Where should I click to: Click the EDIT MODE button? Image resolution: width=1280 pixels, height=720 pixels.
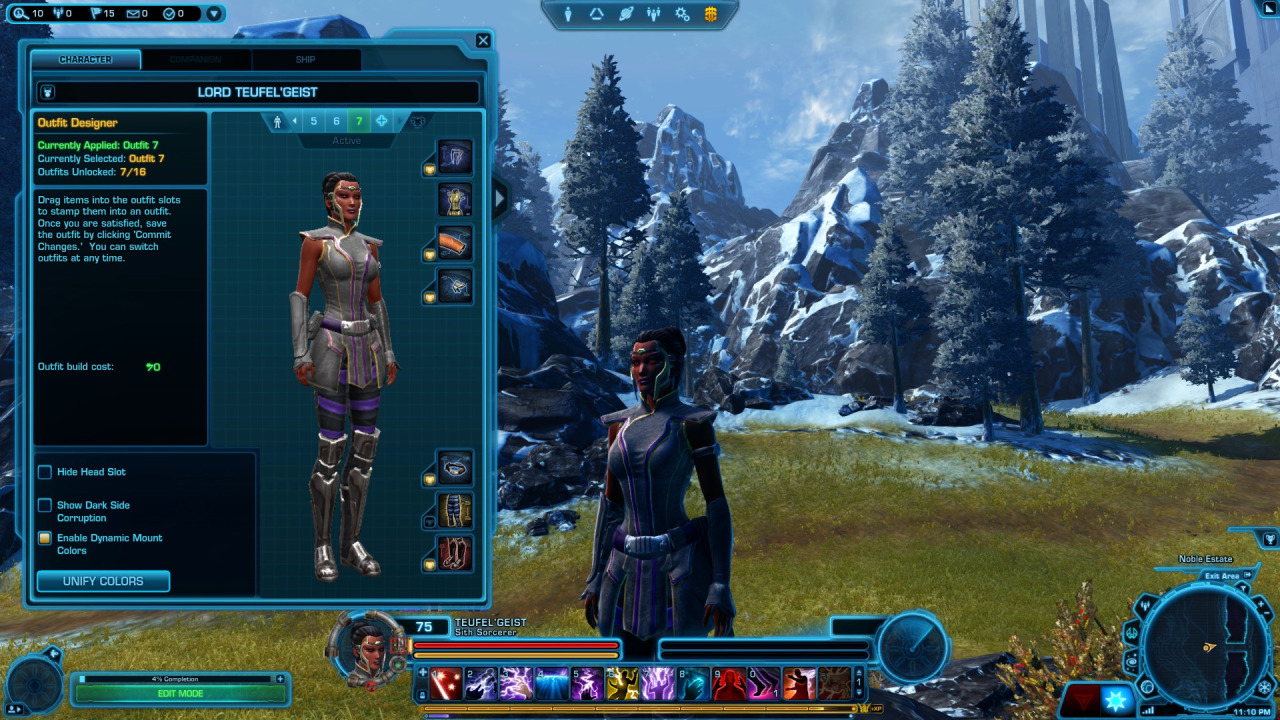click(x=180, y=693)
